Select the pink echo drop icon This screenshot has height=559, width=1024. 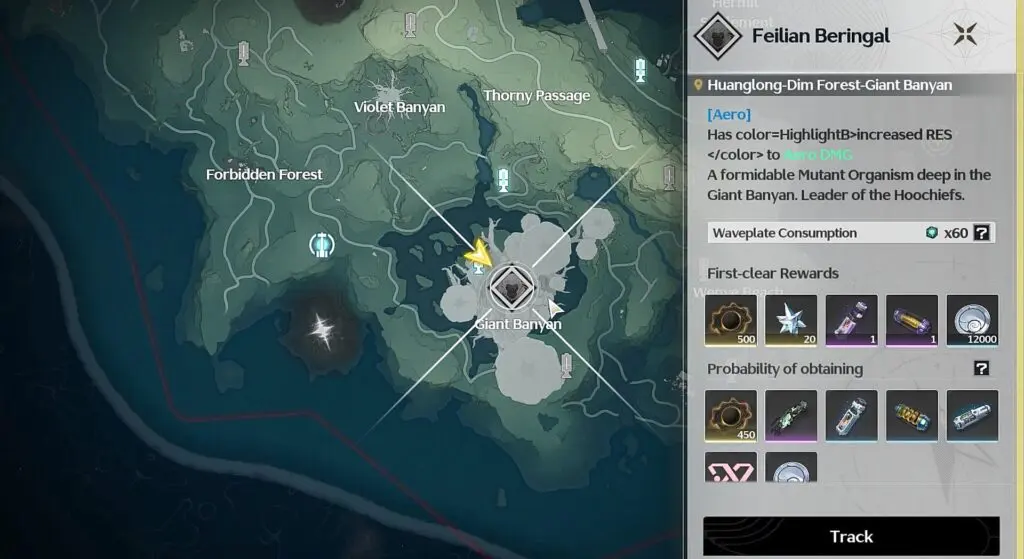click(731, 468)
